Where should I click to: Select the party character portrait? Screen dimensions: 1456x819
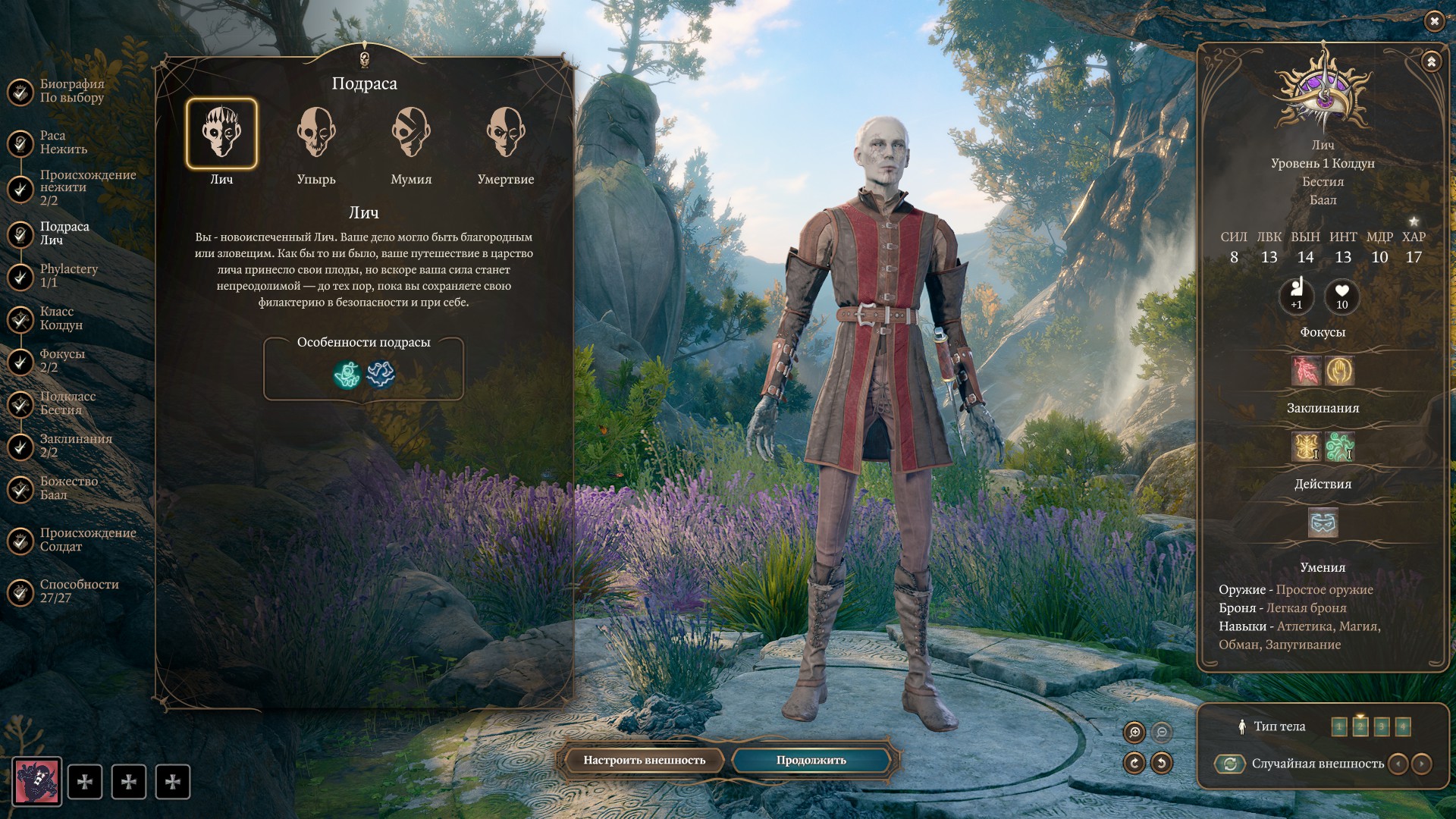pyautogui.click(x=36, y=782)
